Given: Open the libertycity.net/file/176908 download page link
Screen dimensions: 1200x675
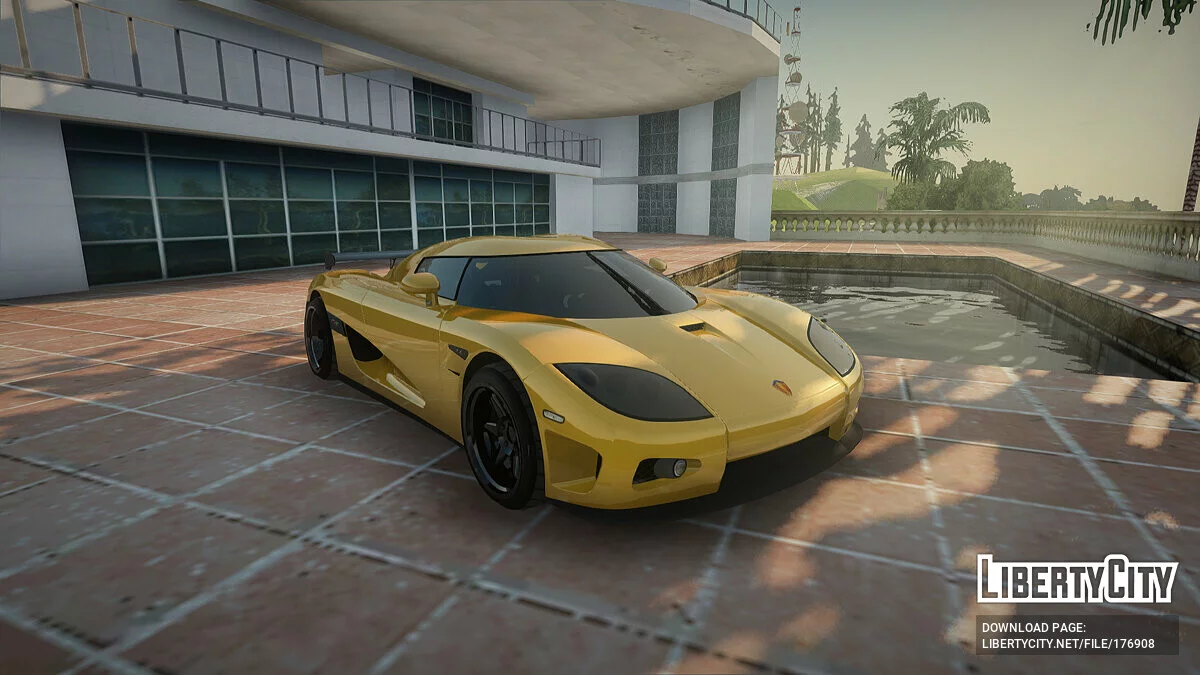Looking at the screenshot, I should point(1067,644).
